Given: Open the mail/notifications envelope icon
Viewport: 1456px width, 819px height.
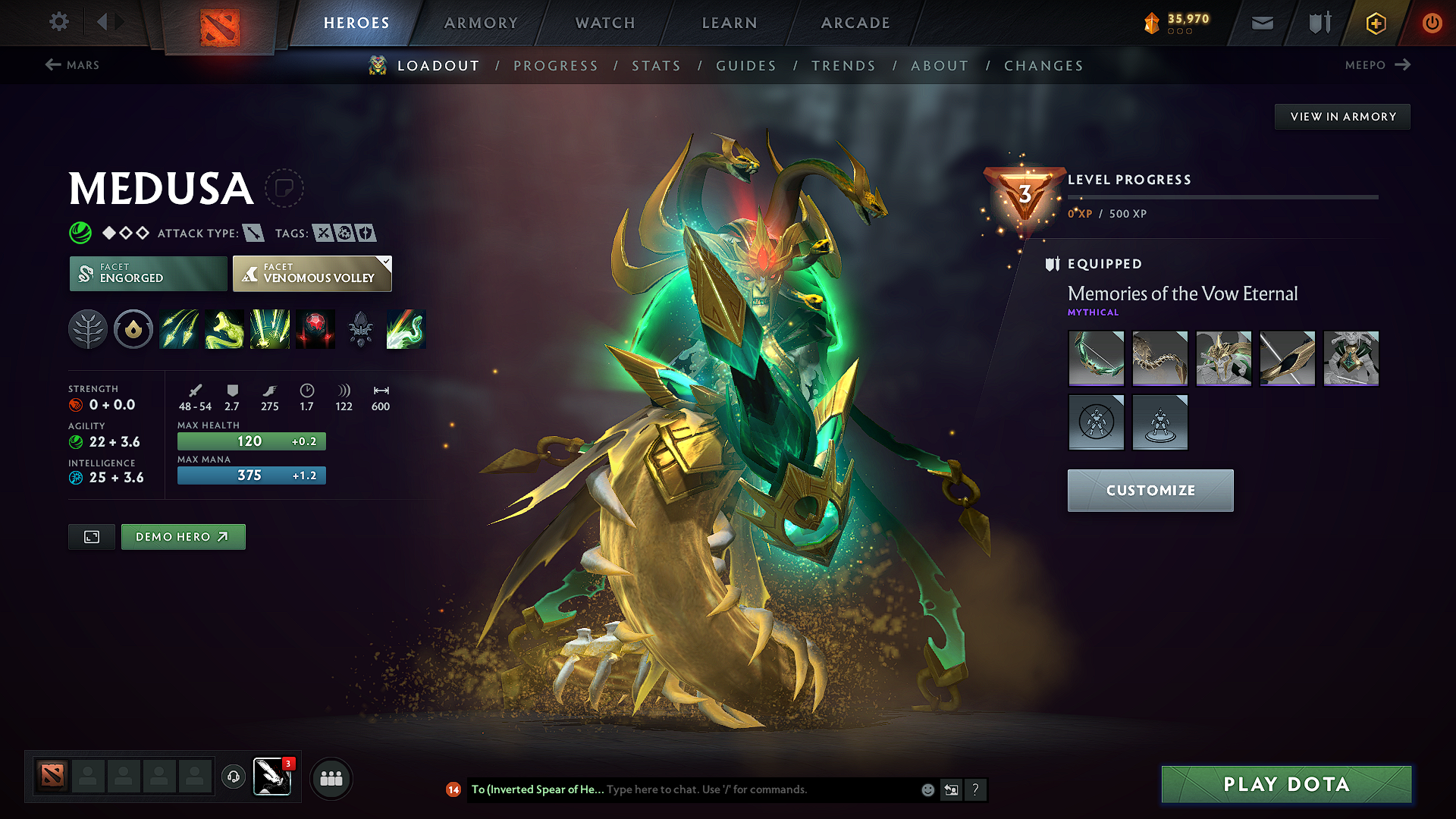Looking at the screenshot, I should [1262, 23].
